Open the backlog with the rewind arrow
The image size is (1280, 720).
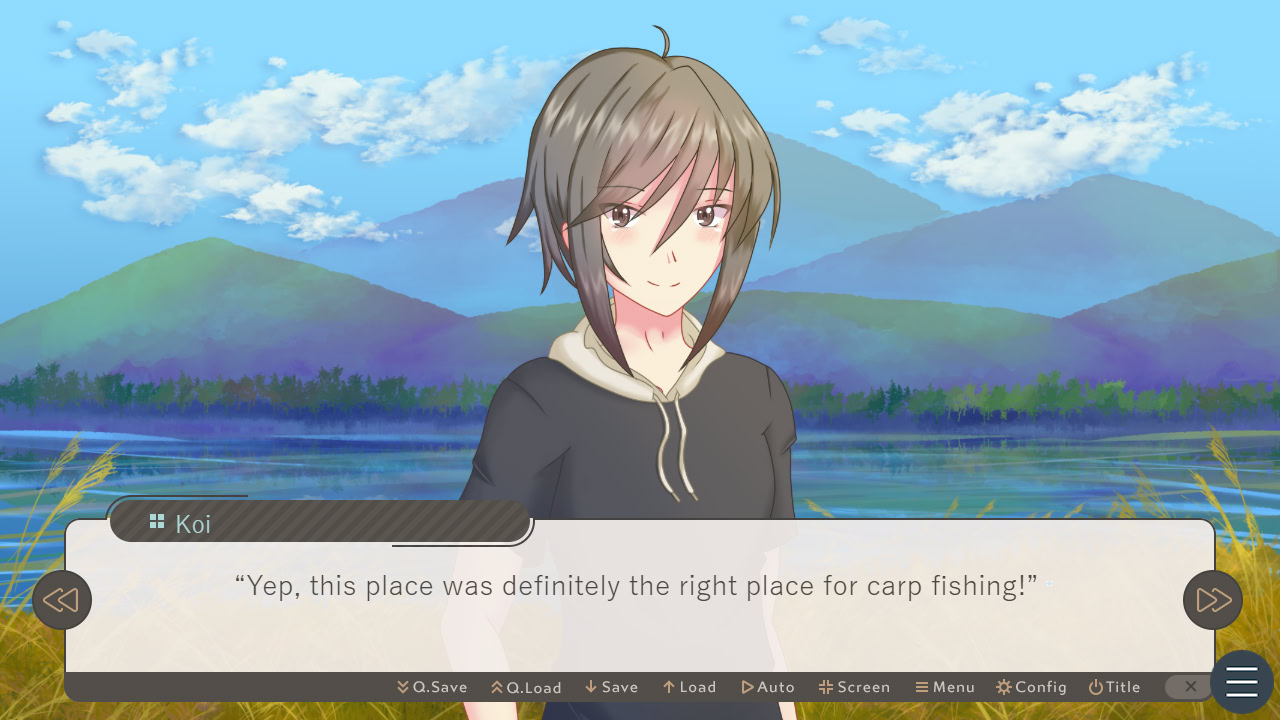point(62,600)
